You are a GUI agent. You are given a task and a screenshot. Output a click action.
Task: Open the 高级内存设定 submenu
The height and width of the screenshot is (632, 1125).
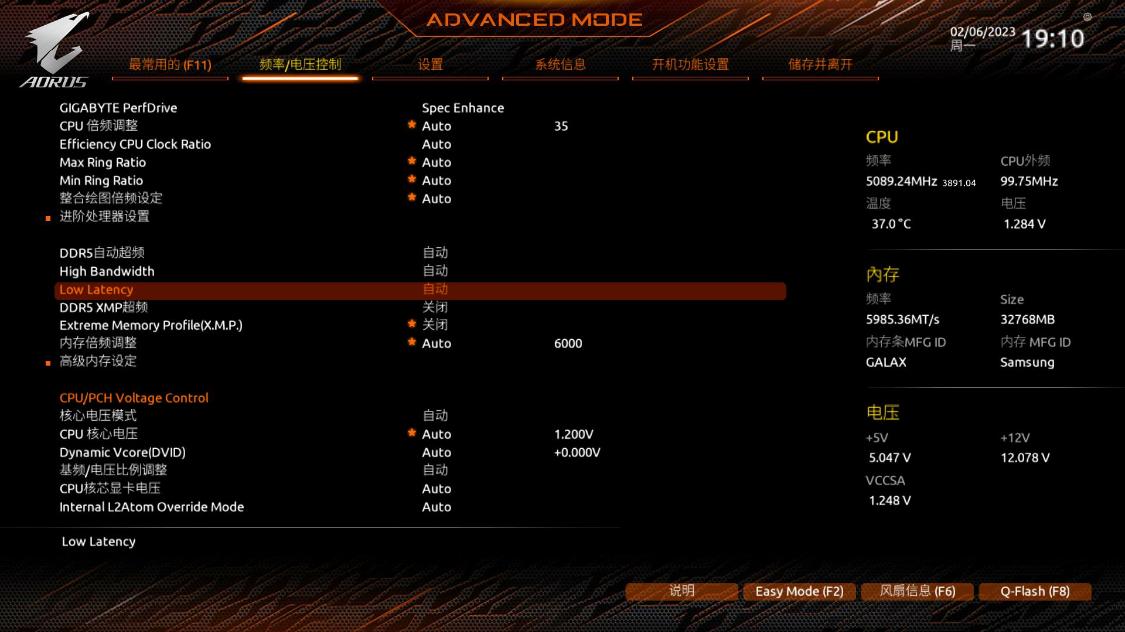coord(98,361)
